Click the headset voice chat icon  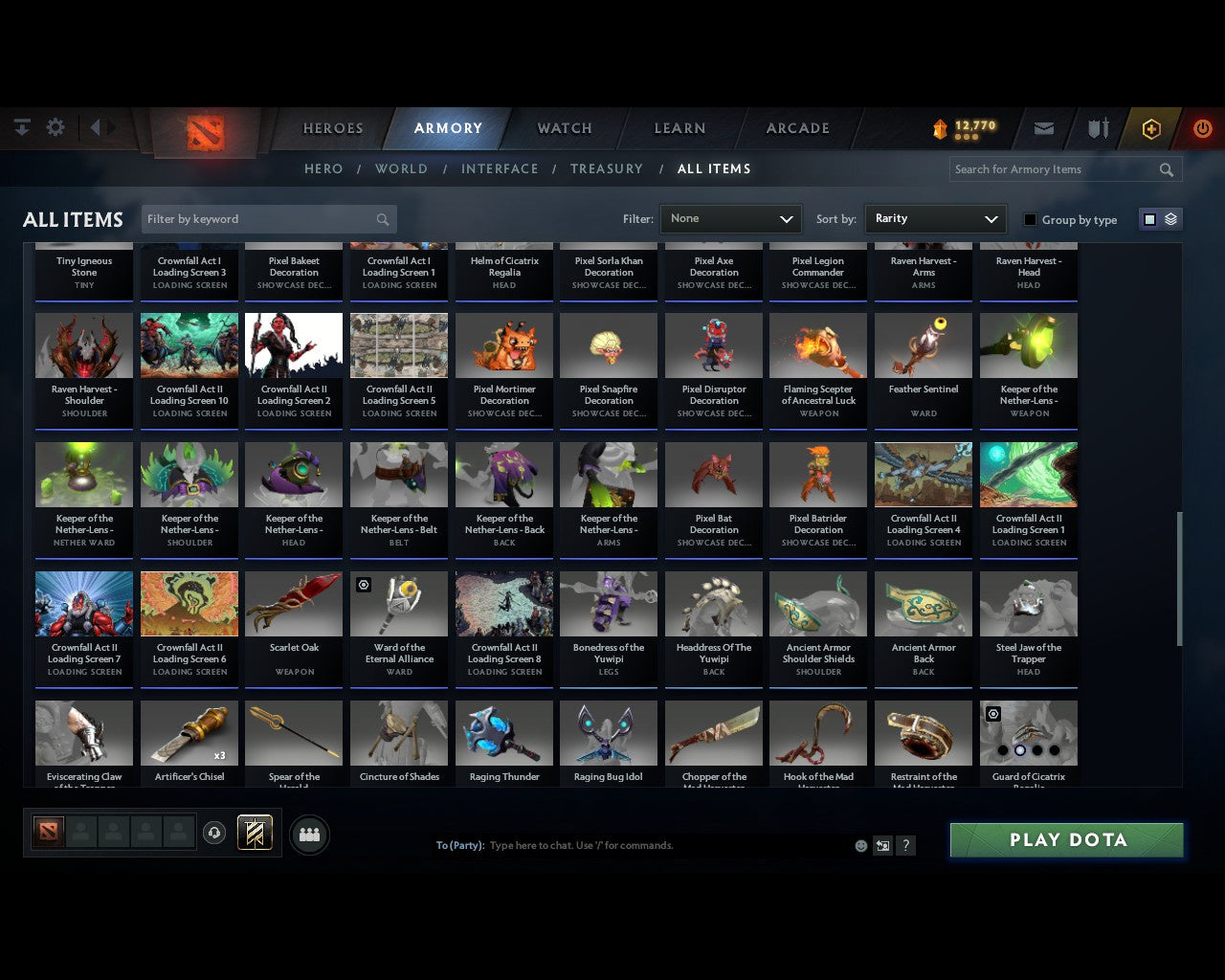(x=214, y=835)
